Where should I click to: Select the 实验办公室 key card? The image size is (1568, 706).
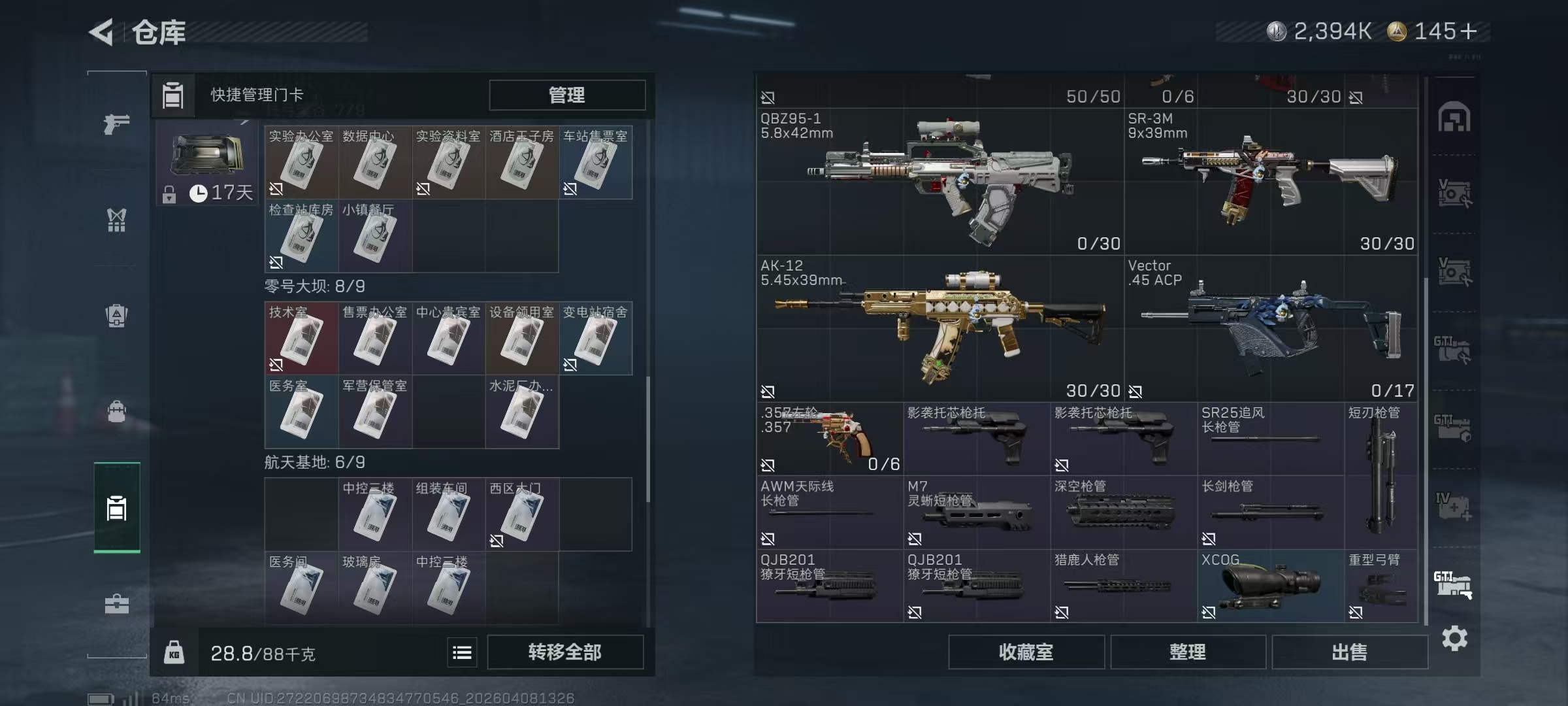pos(301,162)
